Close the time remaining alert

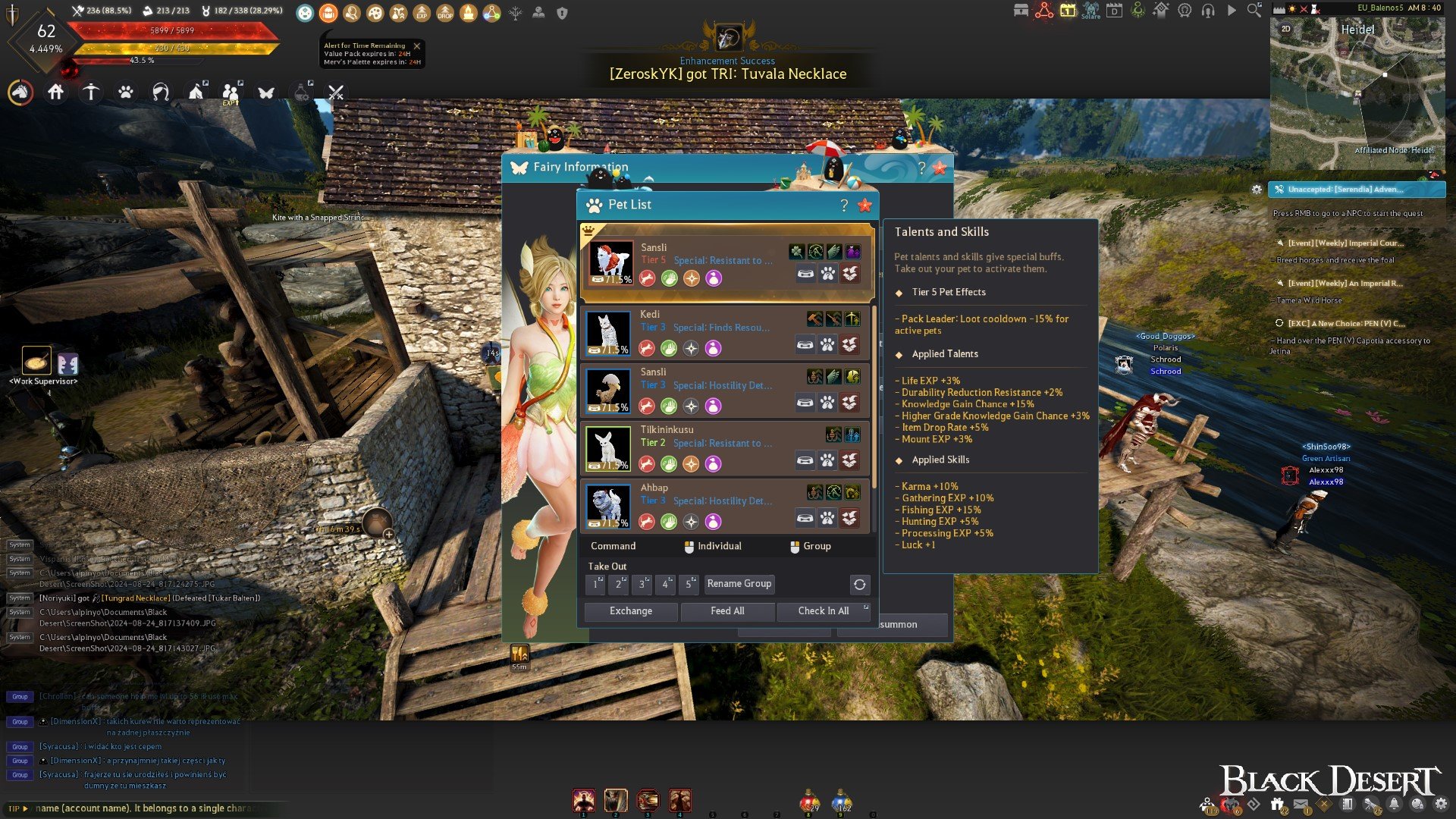coord(416,46)
